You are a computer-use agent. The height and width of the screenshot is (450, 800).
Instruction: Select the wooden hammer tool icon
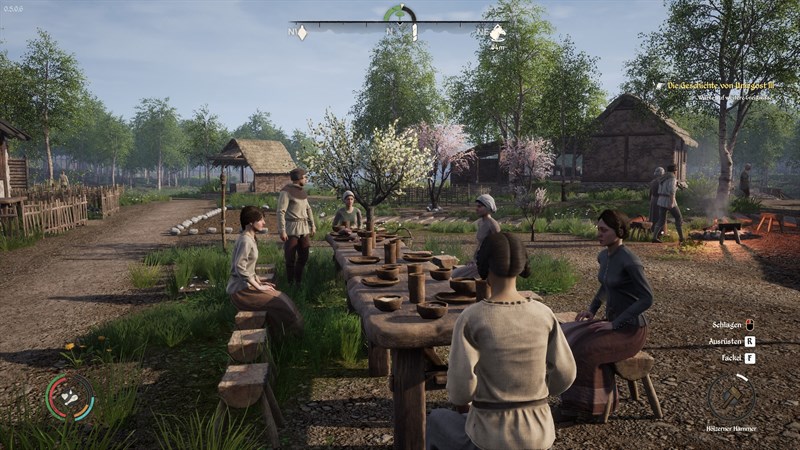[x=731, y=395]
